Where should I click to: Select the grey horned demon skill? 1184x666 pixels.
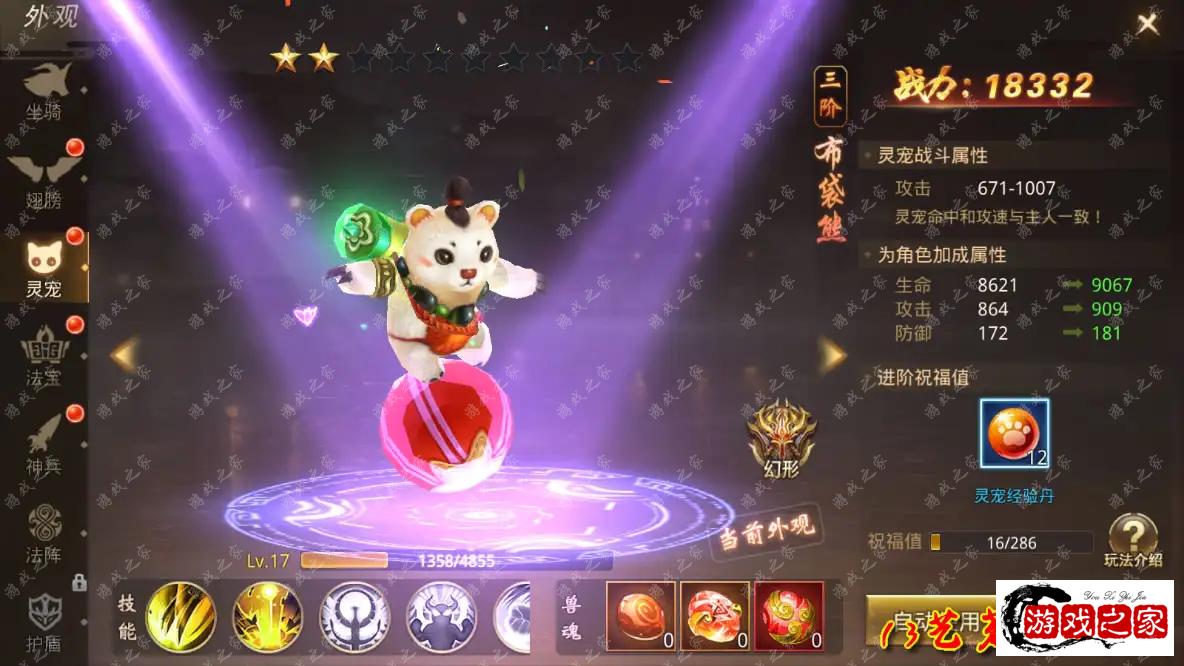441,617
